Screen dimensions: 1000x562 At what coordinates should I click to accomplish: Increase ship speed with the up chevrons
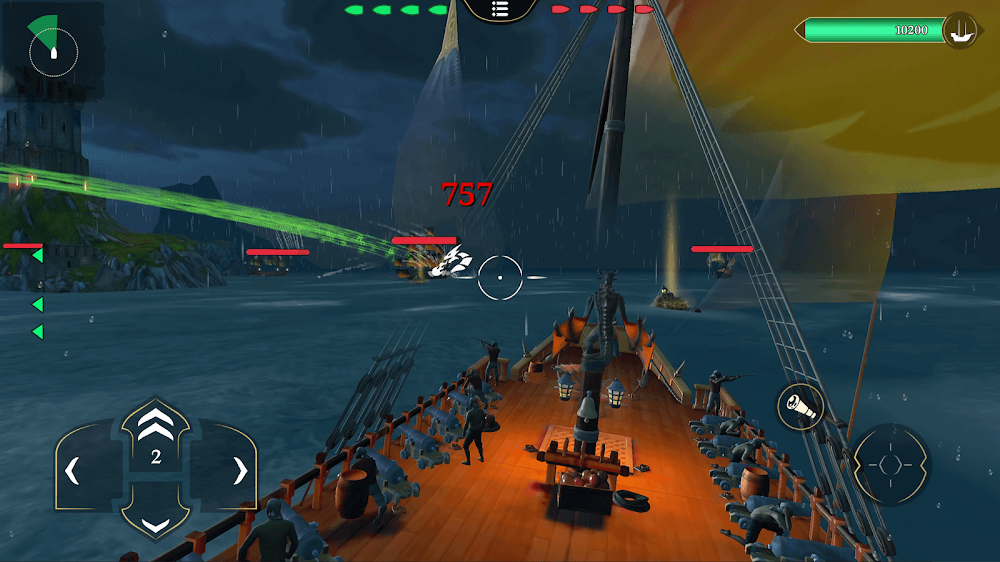(155, 427)
